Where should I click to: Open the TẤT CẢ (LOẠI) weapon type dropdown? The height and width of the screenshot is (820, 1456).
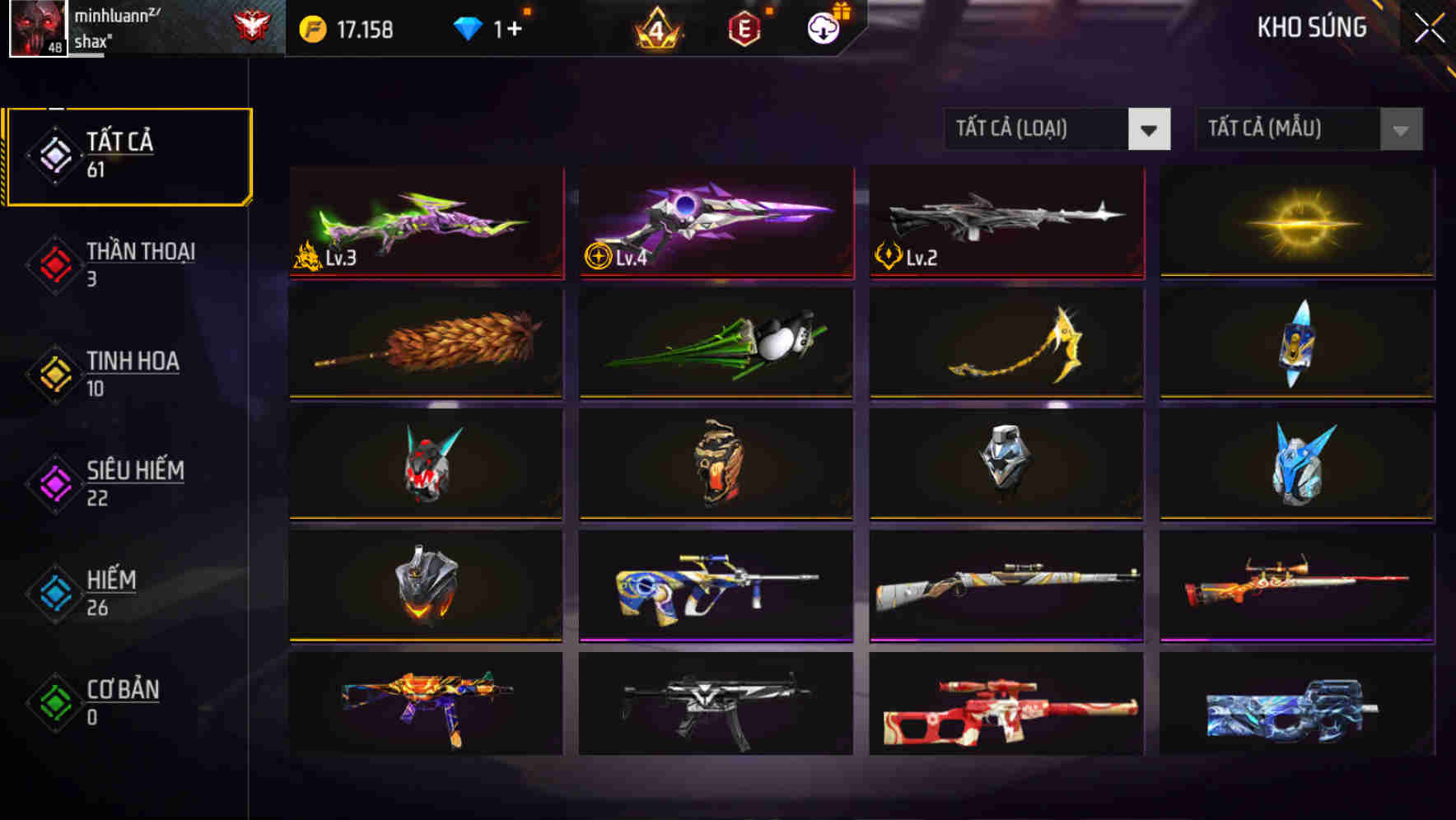pos(1057,129)
